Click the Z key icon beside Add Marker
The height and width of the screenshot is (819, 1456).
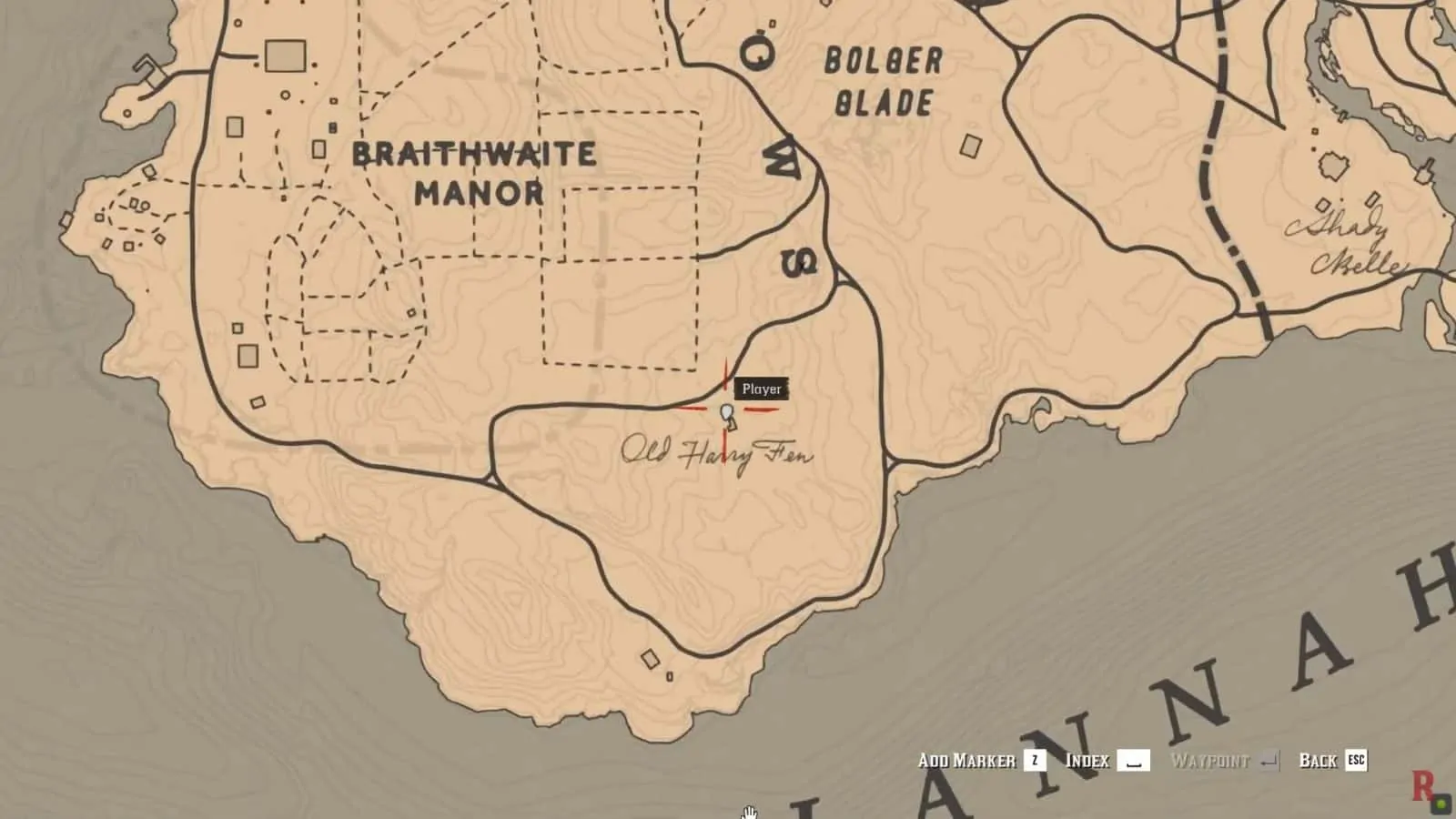coord(1036,761)
